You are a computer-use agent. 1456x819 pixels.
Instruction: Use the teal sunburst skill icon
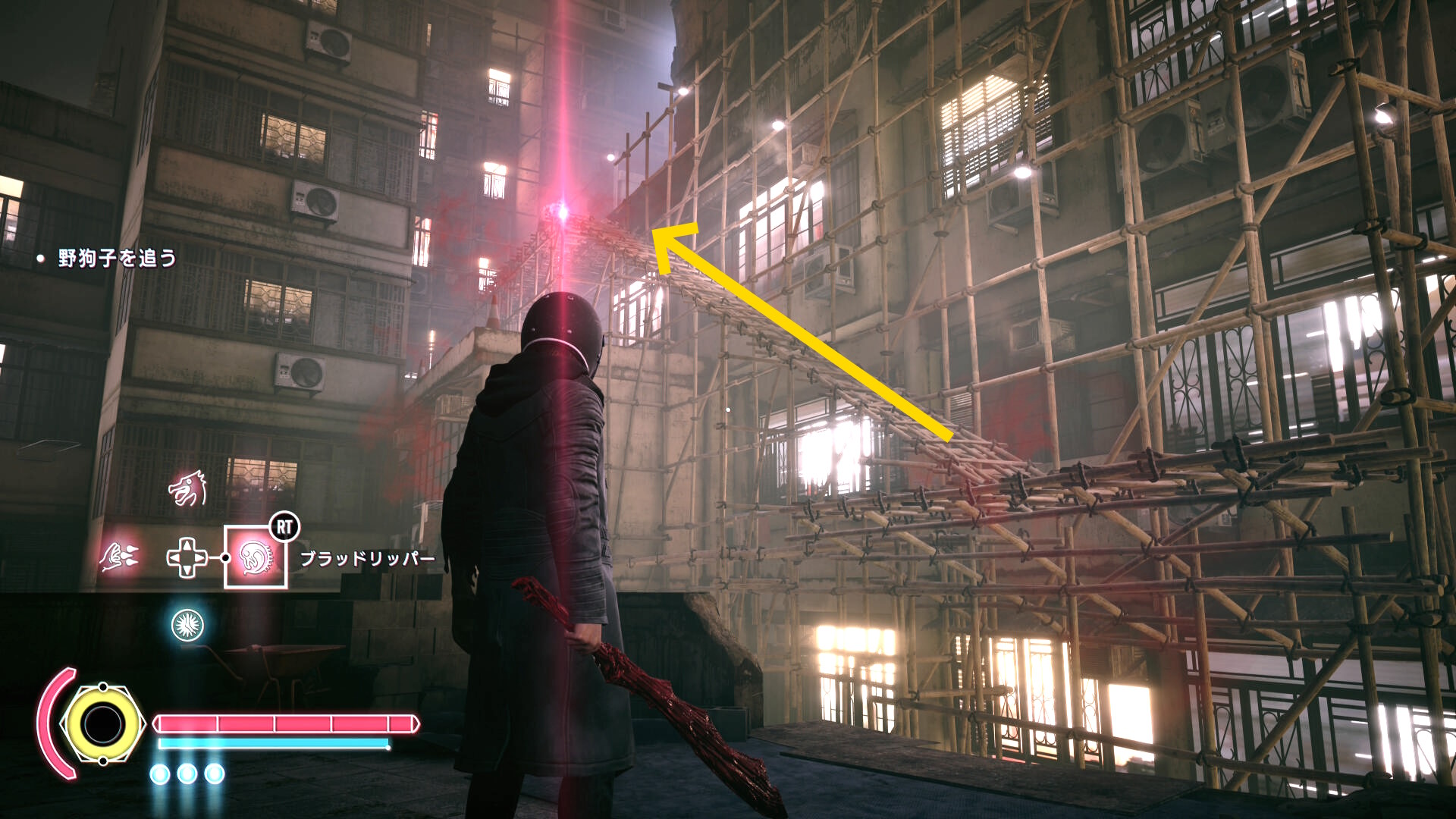(187, 625)
